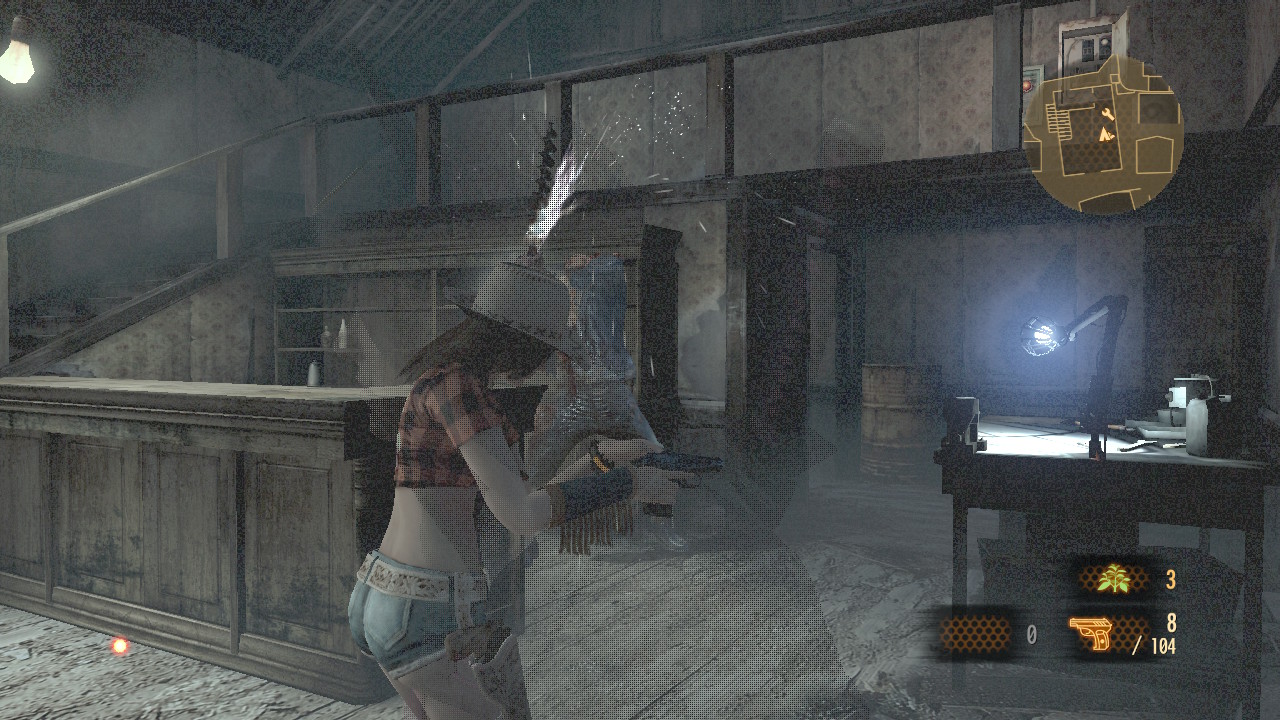The height and width of the screenshot is (720, 1280).
Task: Select the empty sub-weapon slot
Action: [976, 633]
